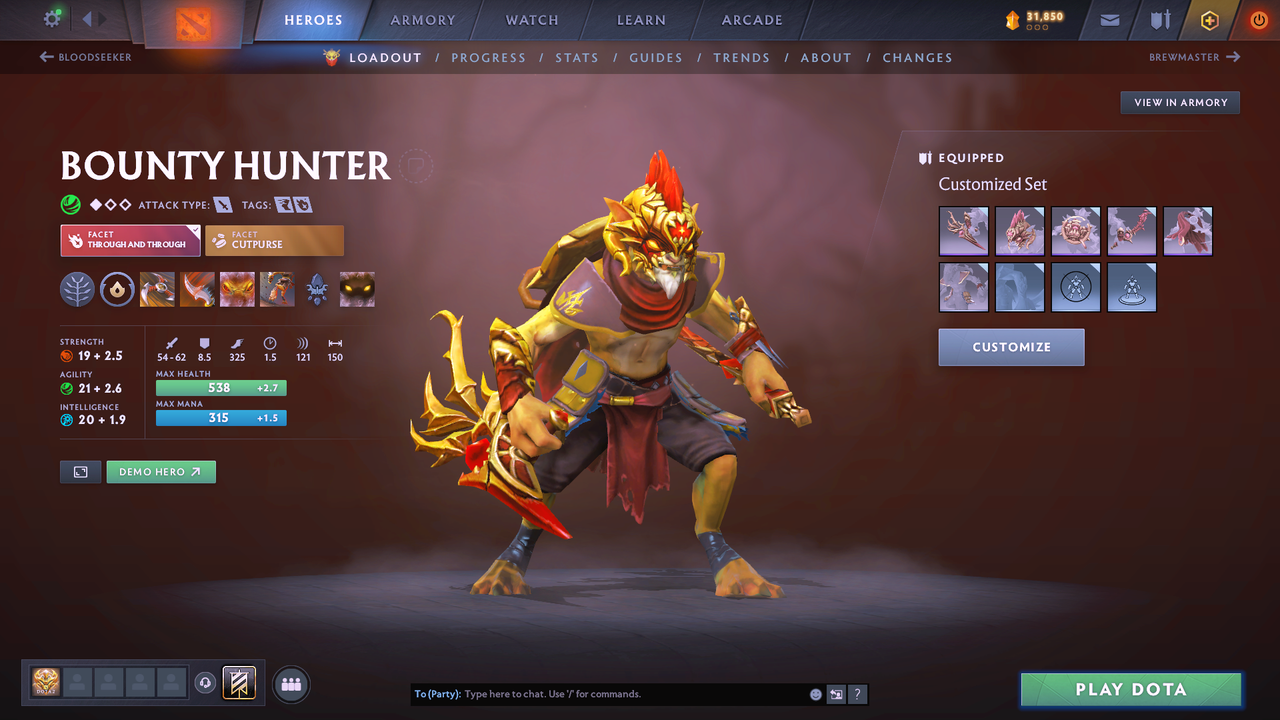This screenshot has height=720, width=1280.
Task: Open Dota Plus via the hexagon plus icon
Action: [1209, 19]
